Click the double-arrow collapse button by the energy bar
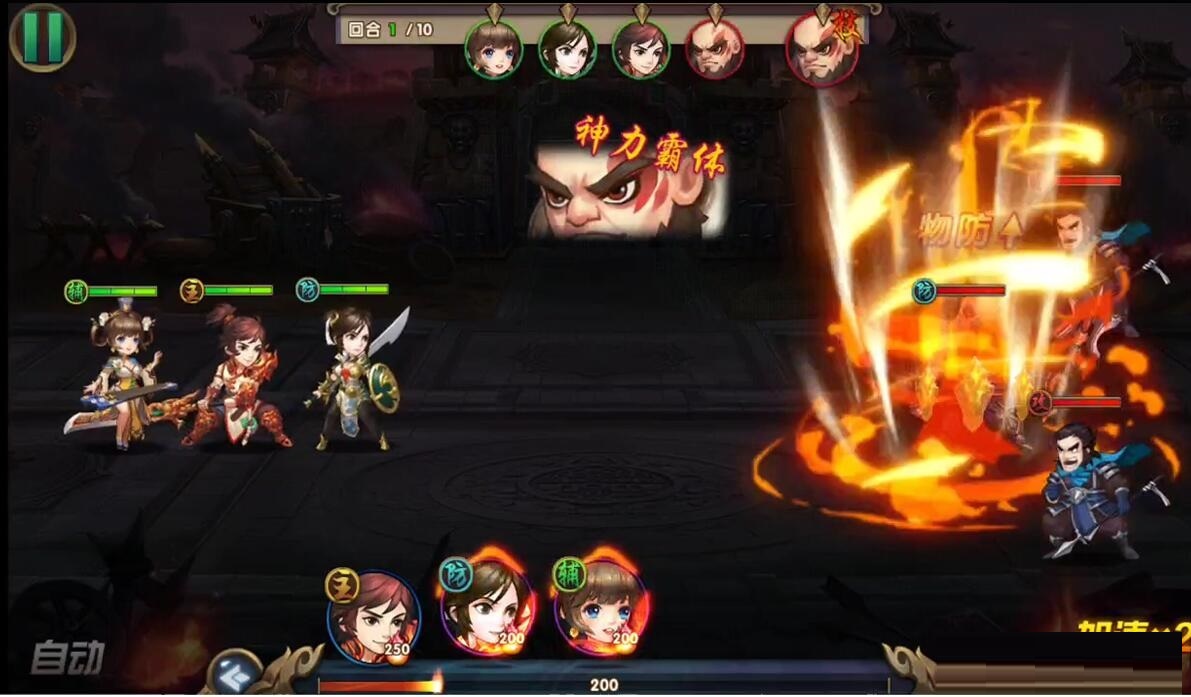The image size is (1191, 697). [x=236, y=670]
